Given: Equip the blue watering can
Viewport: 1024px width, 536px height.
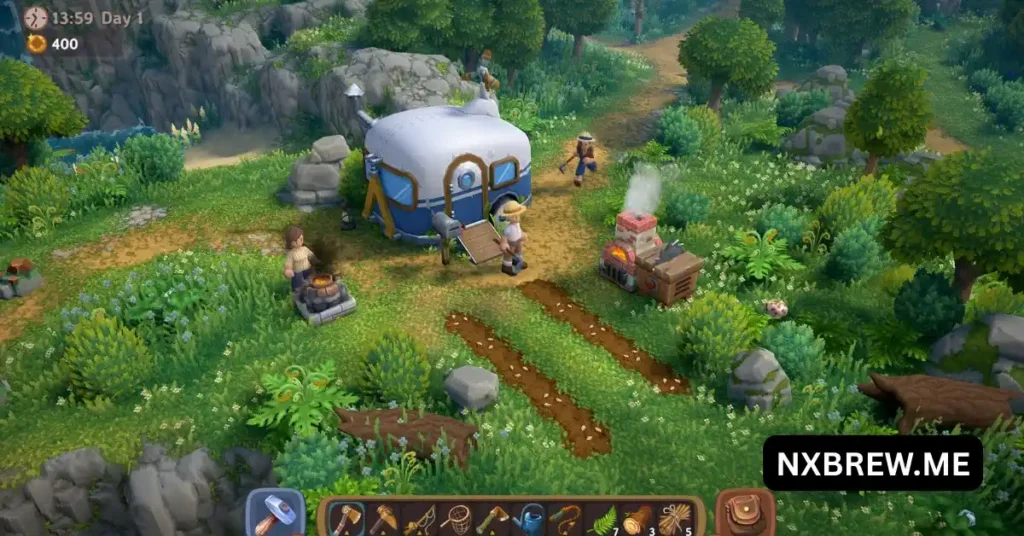Looking at the screenshot, I should [x=529, y=519].
